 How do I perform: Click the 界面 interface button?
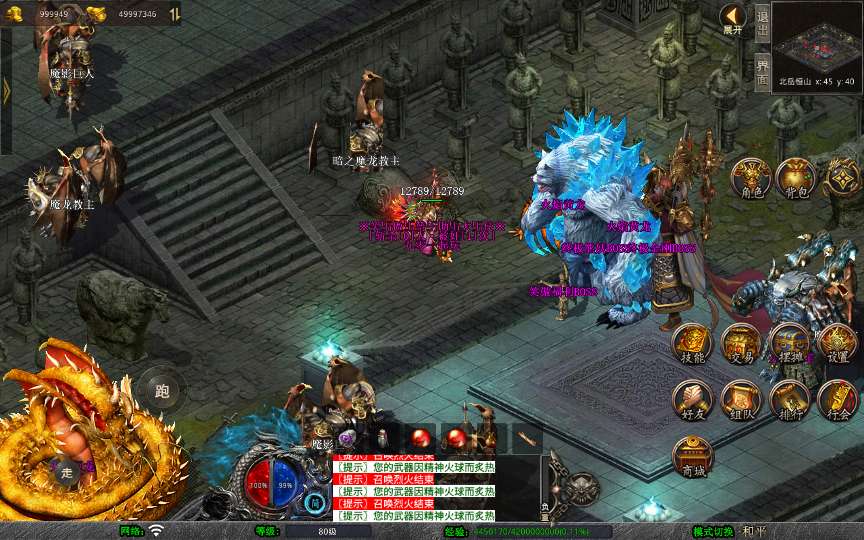tap(762, 66)
